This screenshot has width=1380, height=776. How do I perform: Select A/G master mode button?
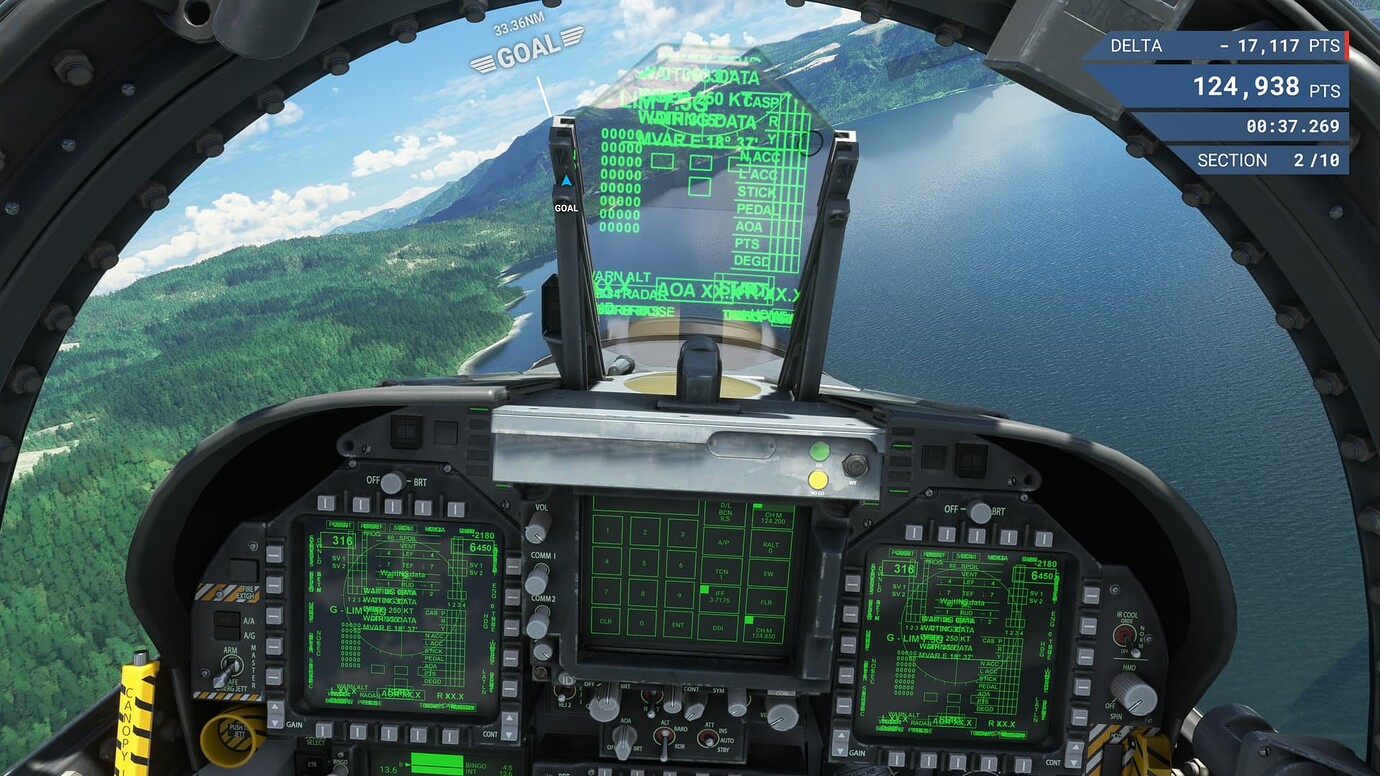[x=226, y=633]
